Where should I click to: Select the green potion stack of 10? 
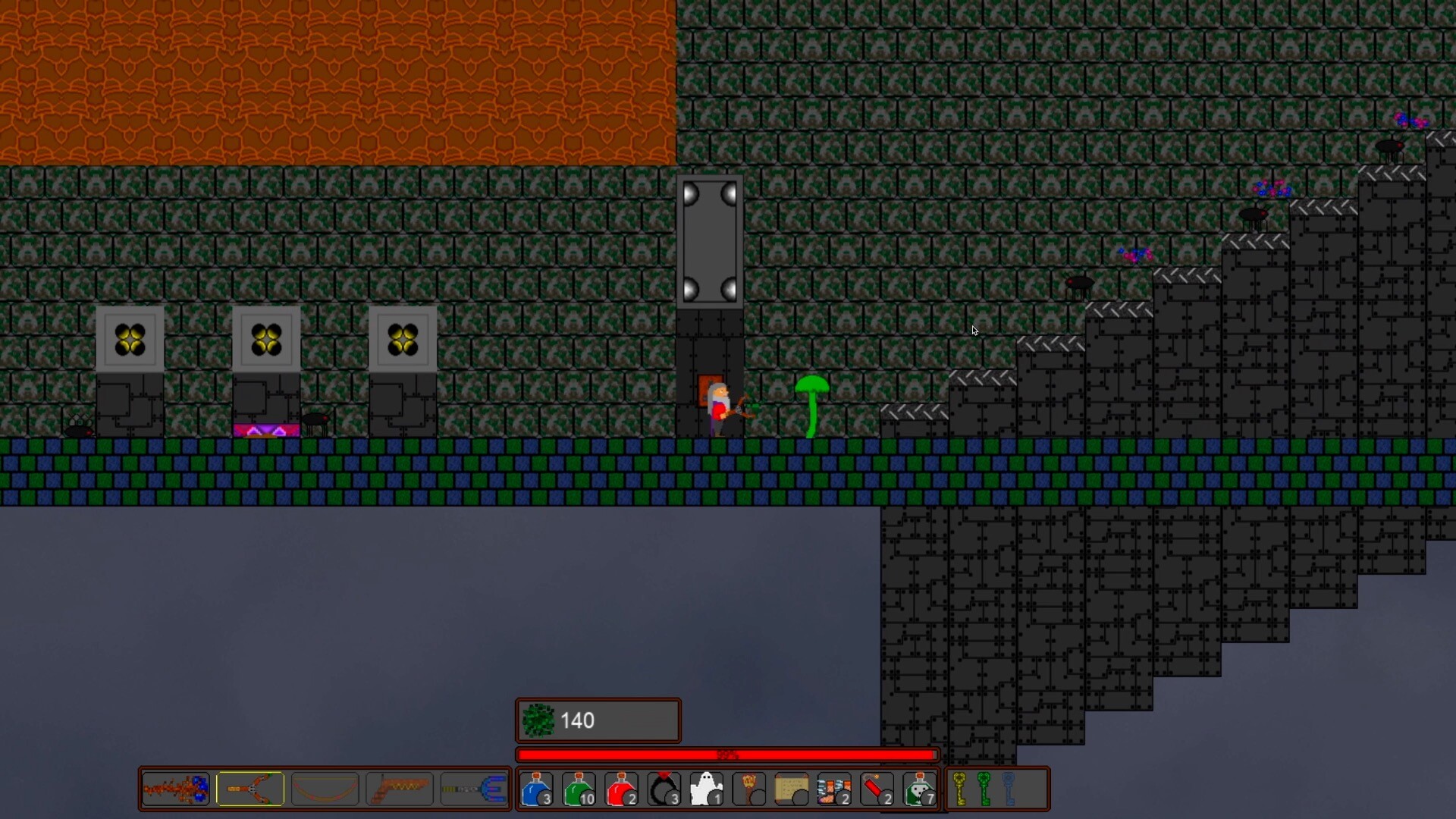tap(579, 789)
